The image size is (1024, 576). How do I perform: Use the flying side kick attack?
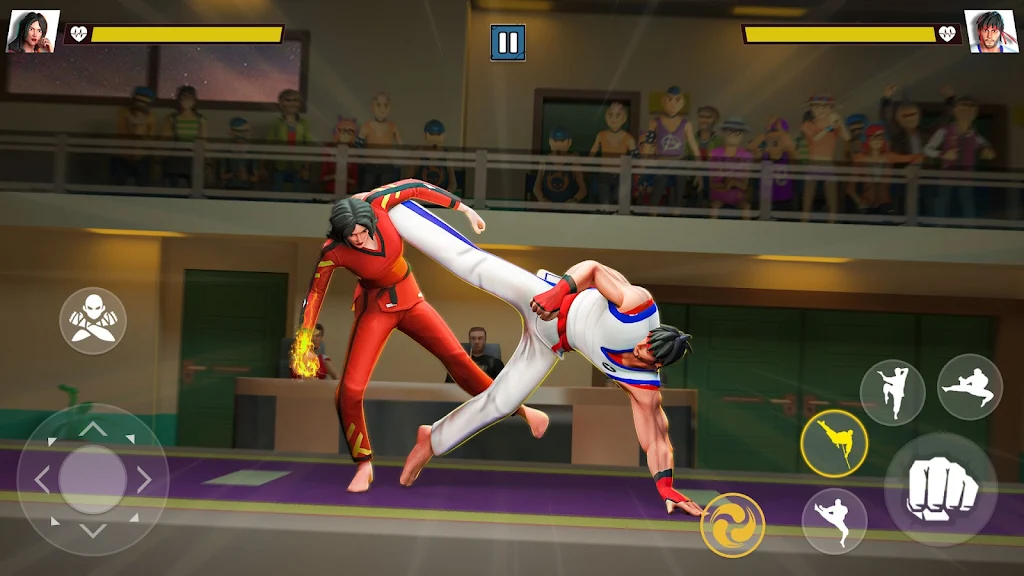pos(969,387)
